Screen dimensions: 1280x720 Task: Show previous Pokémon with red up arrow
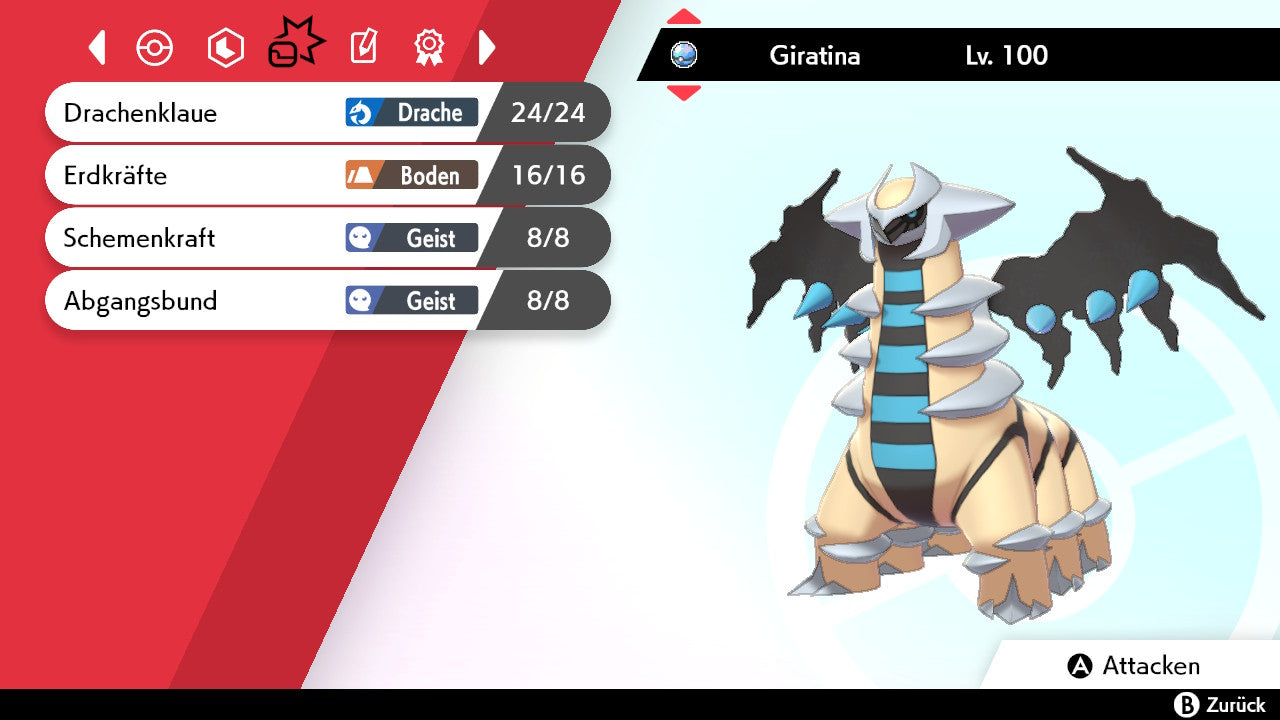(x=684, y=16)
